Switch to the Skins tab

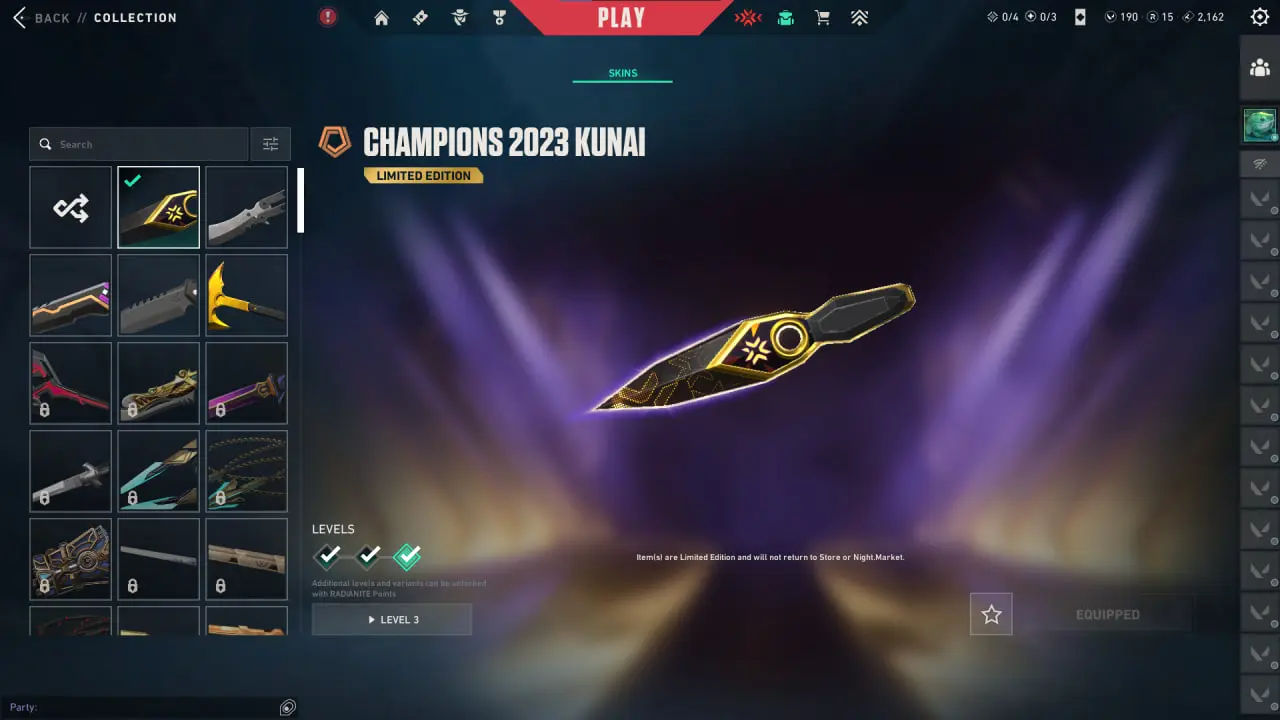click(622, 72)
